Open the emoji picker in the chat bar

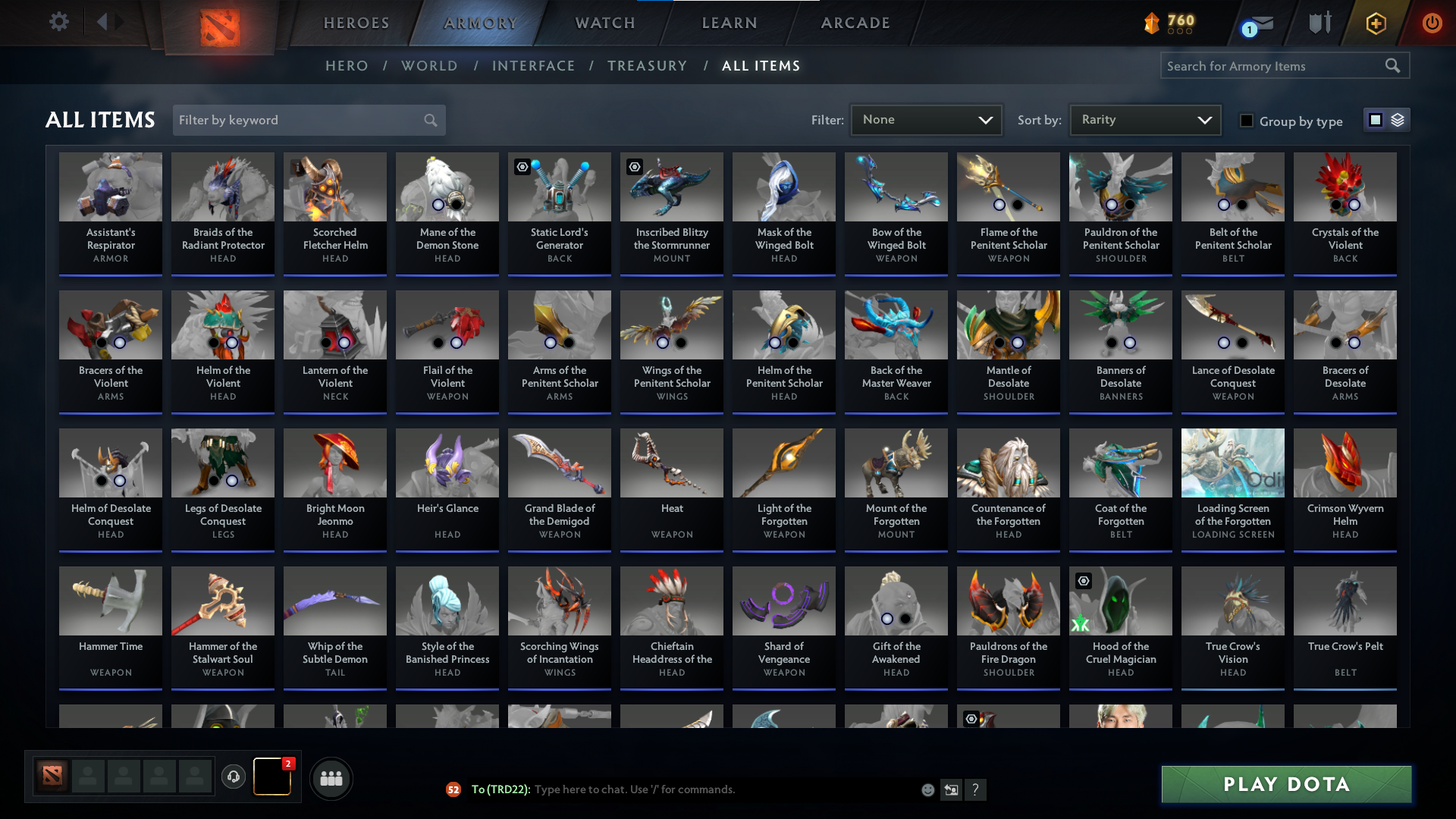927,789
